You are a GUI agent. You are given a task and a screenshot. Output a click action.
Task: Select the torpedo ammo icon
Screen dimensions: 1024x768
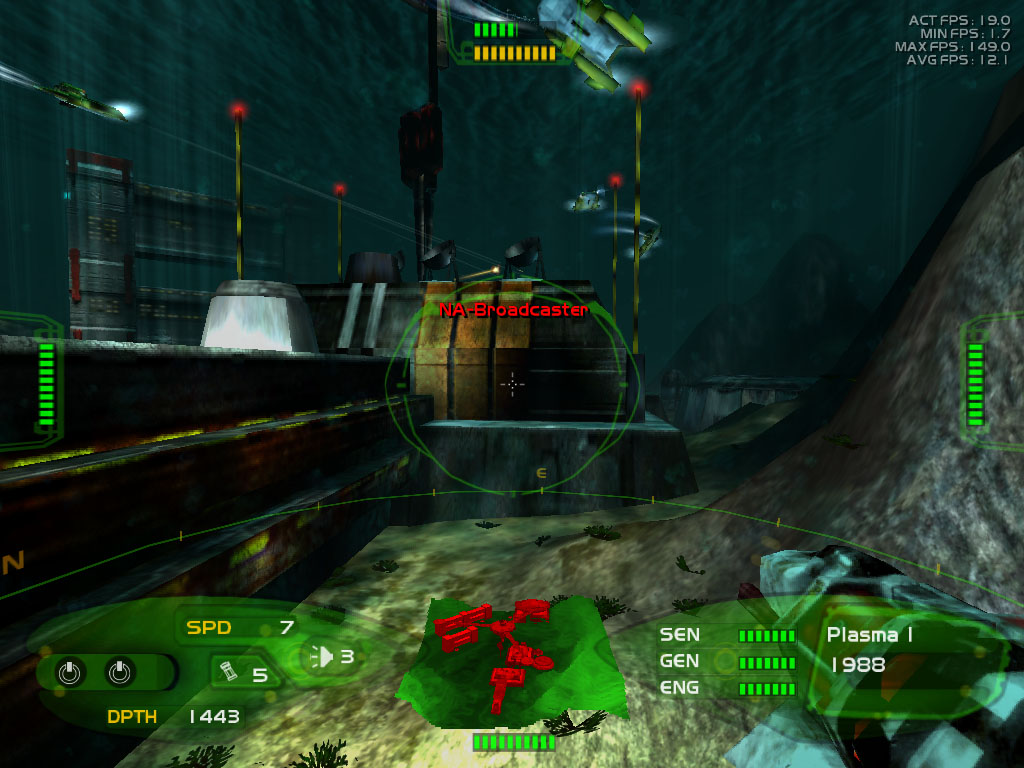[x=226, y=673]
